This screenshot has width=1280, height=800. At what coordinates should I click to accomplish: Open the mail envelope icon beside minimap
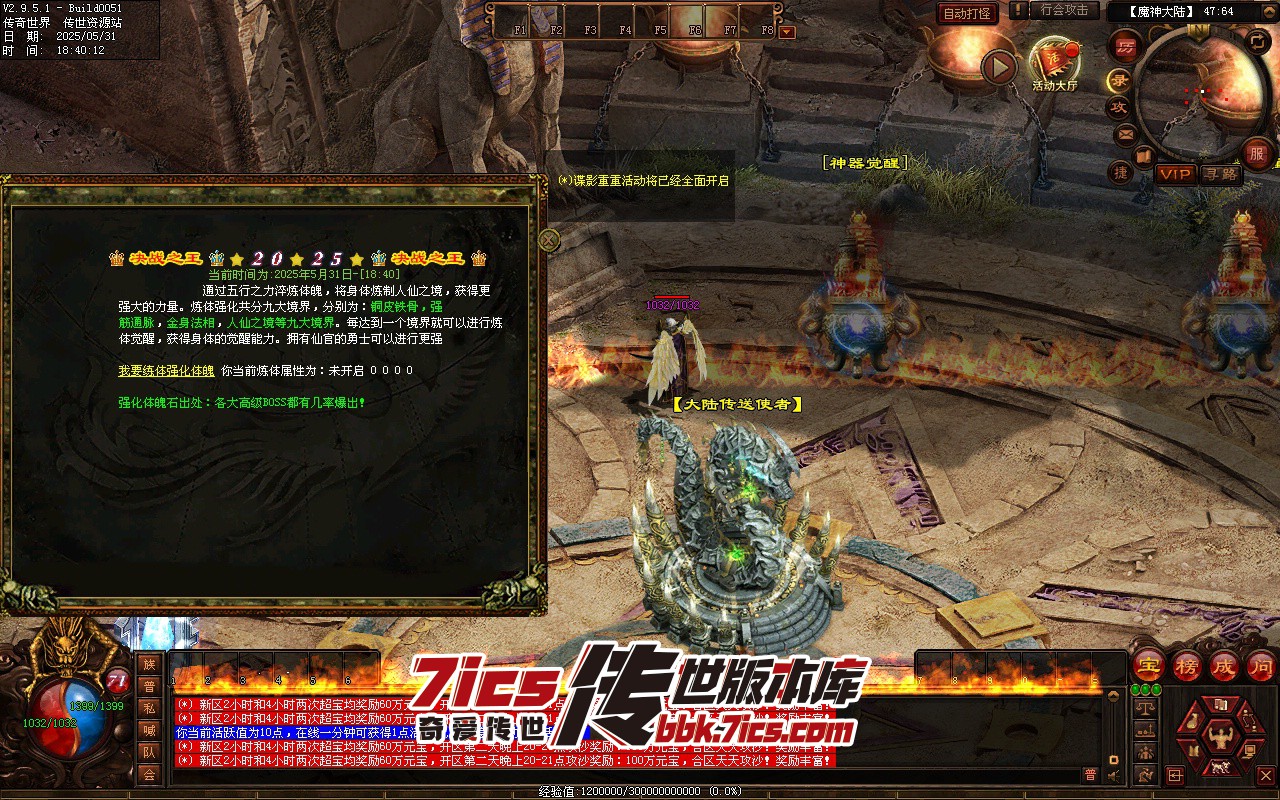tap(1126, 133)
